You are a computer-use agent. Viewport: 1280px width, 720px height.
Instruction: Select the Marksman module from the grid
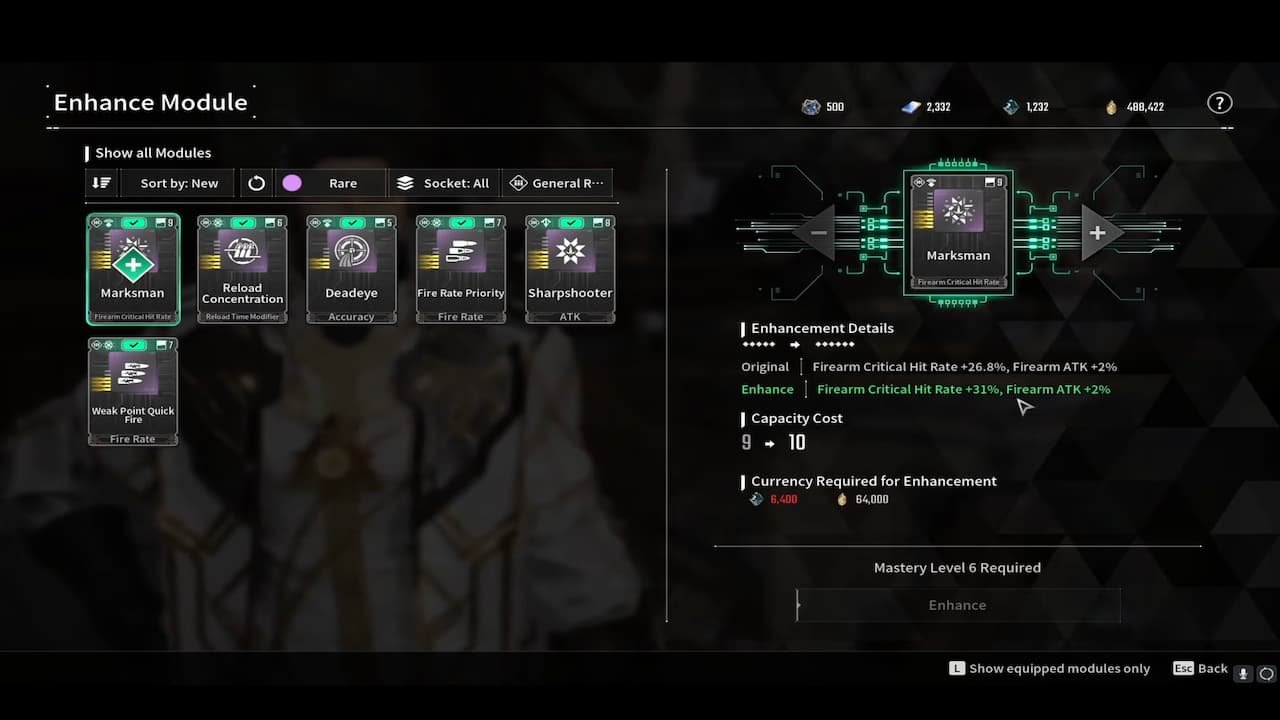(133, 268)
